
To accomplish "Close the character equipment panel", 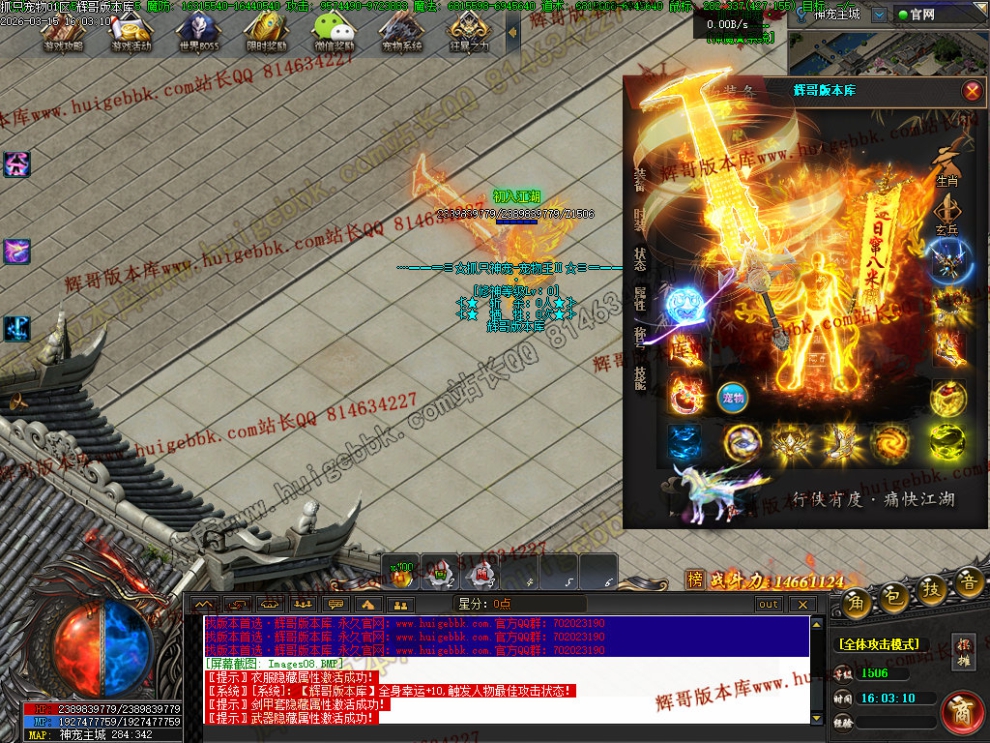I will coord(971,91).
